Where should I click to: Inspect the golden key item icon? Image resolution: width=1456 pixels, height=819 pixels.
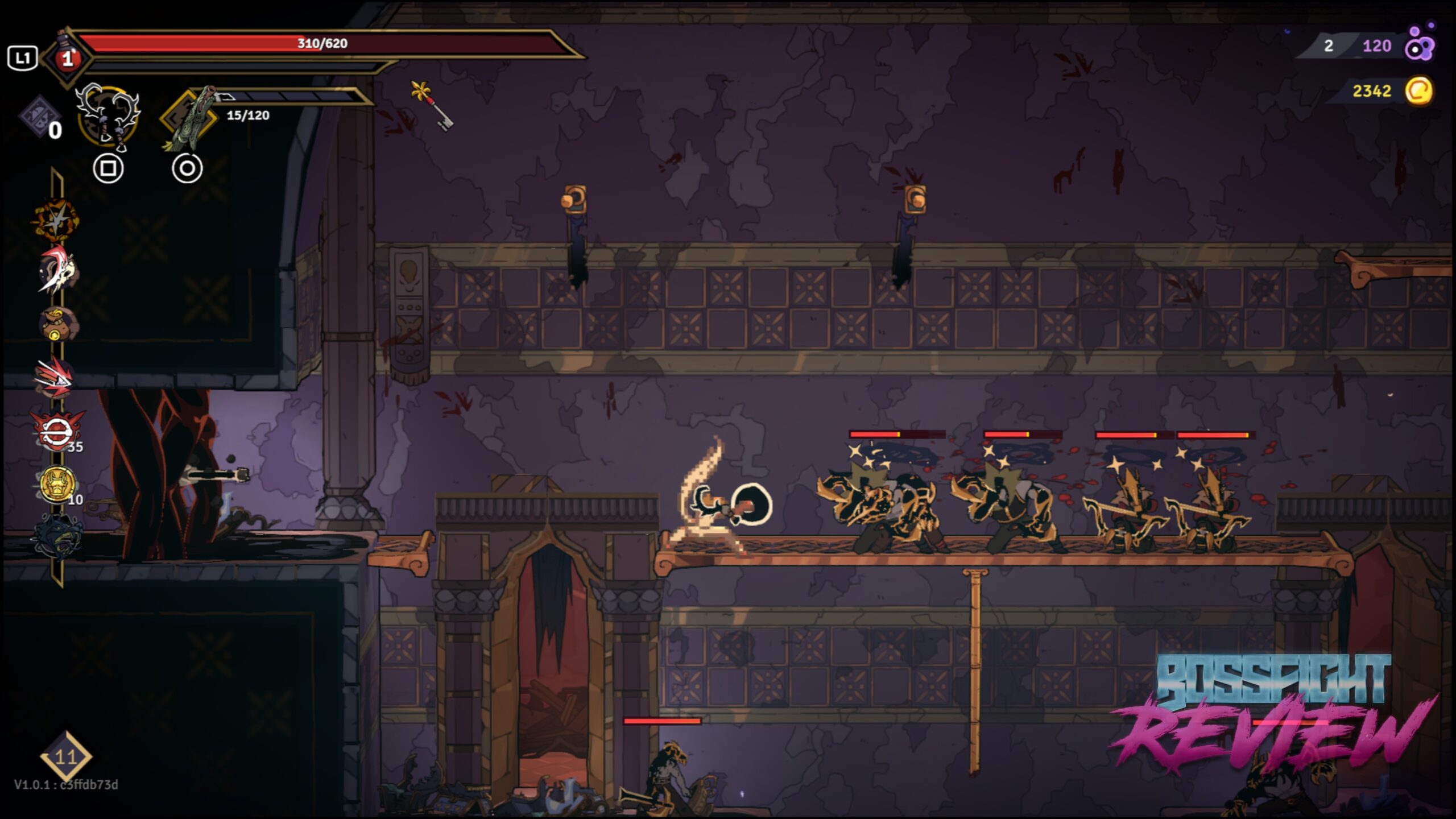tap(432, 105)
